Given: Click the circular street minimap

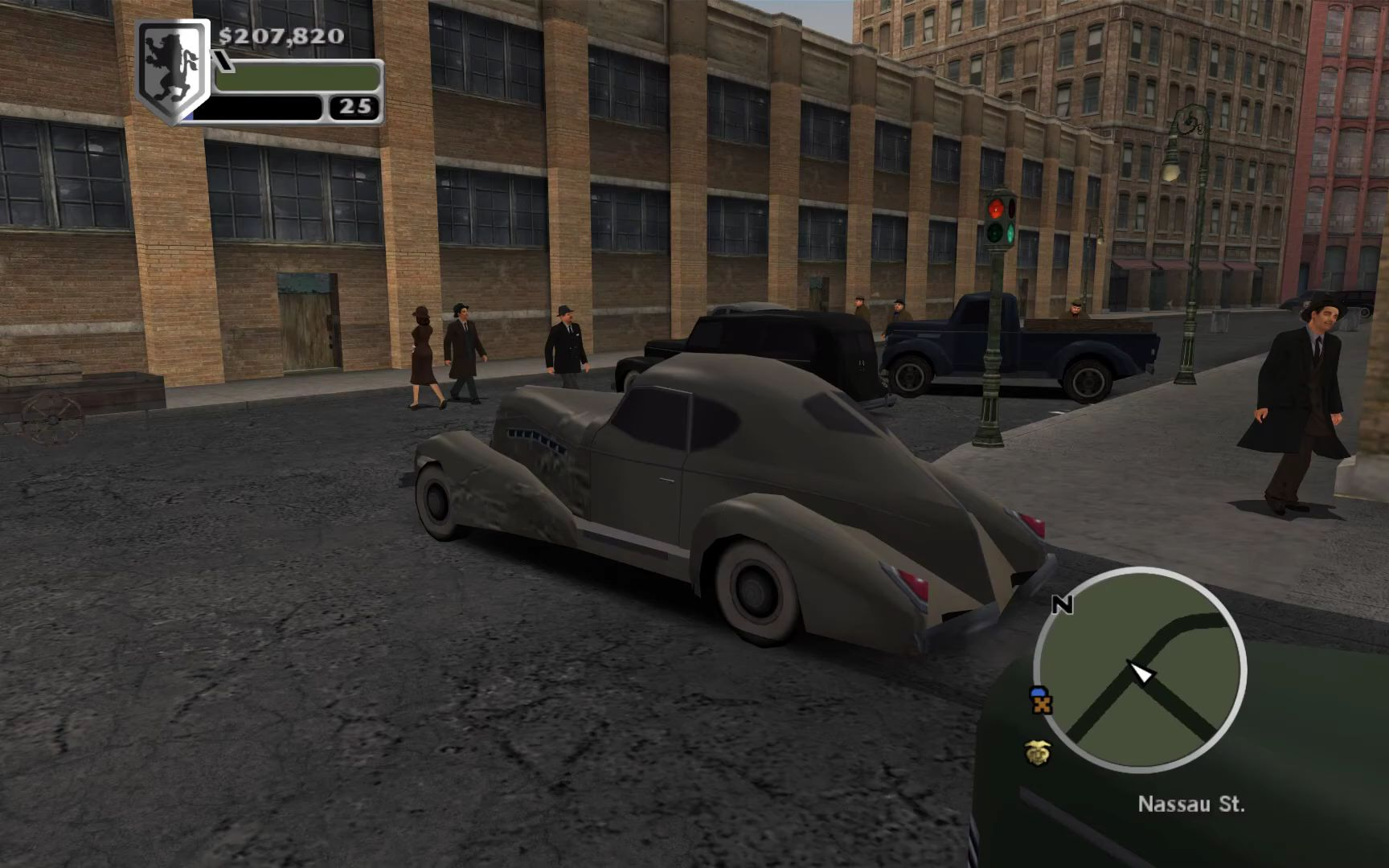Looking at the screenshot, I should tap(1140, 669).
